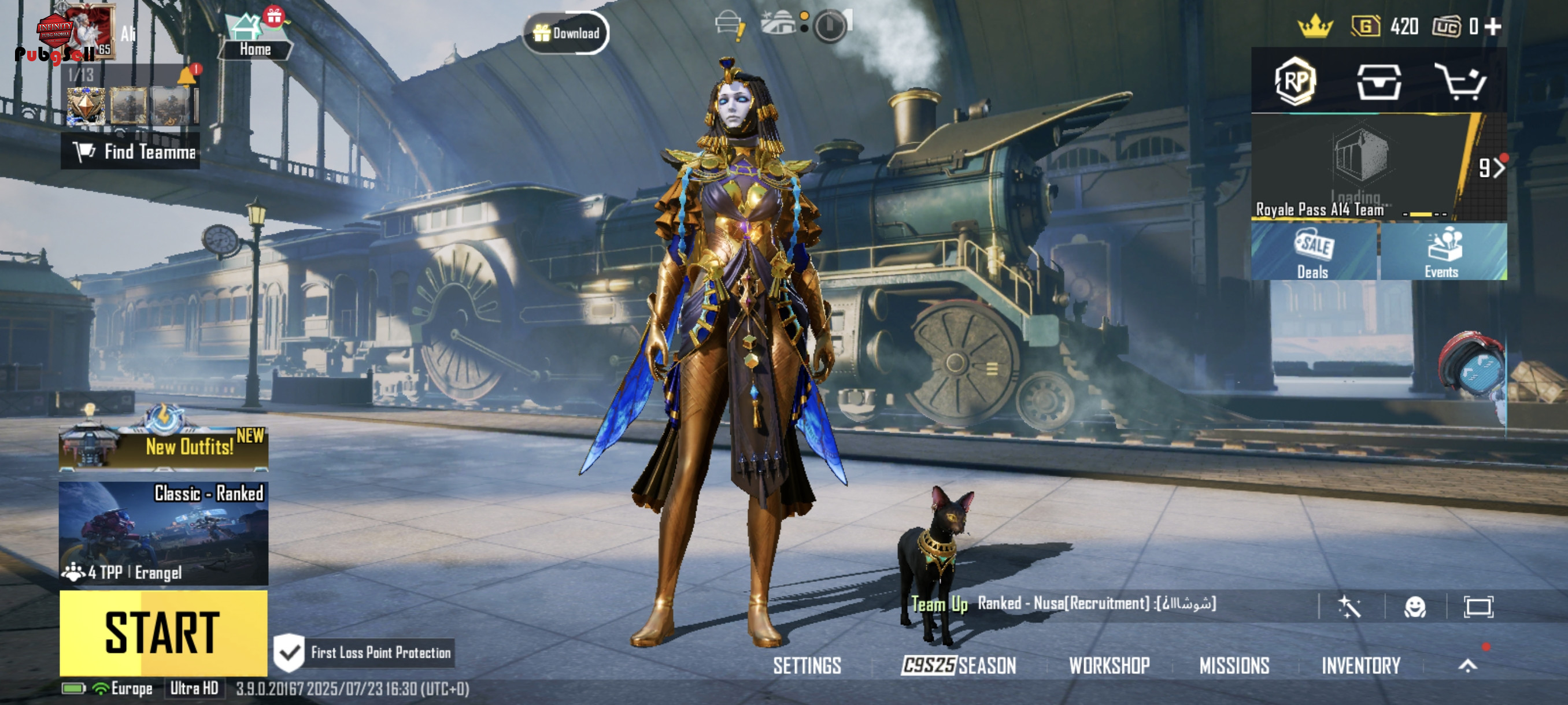Open the Classic - Ranked mode selector
The width and height of the screenshot is (1568, 705).
(163, 533)
